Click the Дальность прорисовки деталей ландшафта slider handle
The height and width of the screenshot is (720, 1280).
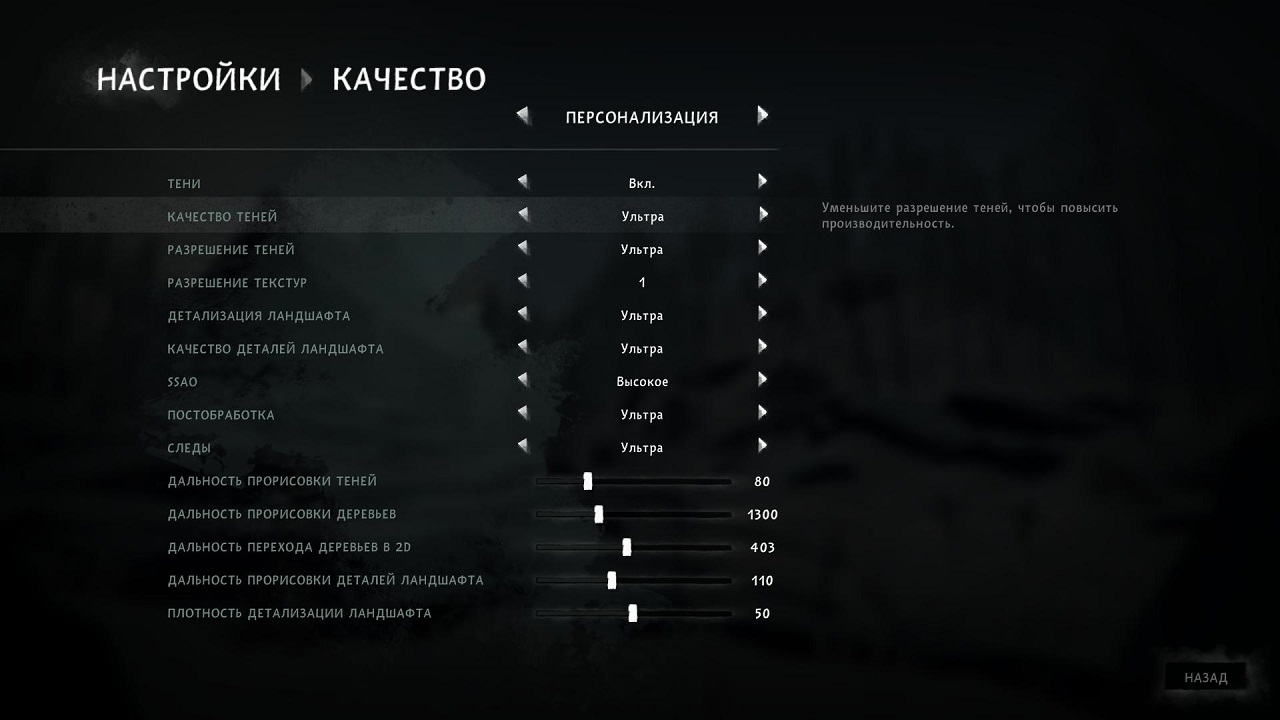click(611, 580)
